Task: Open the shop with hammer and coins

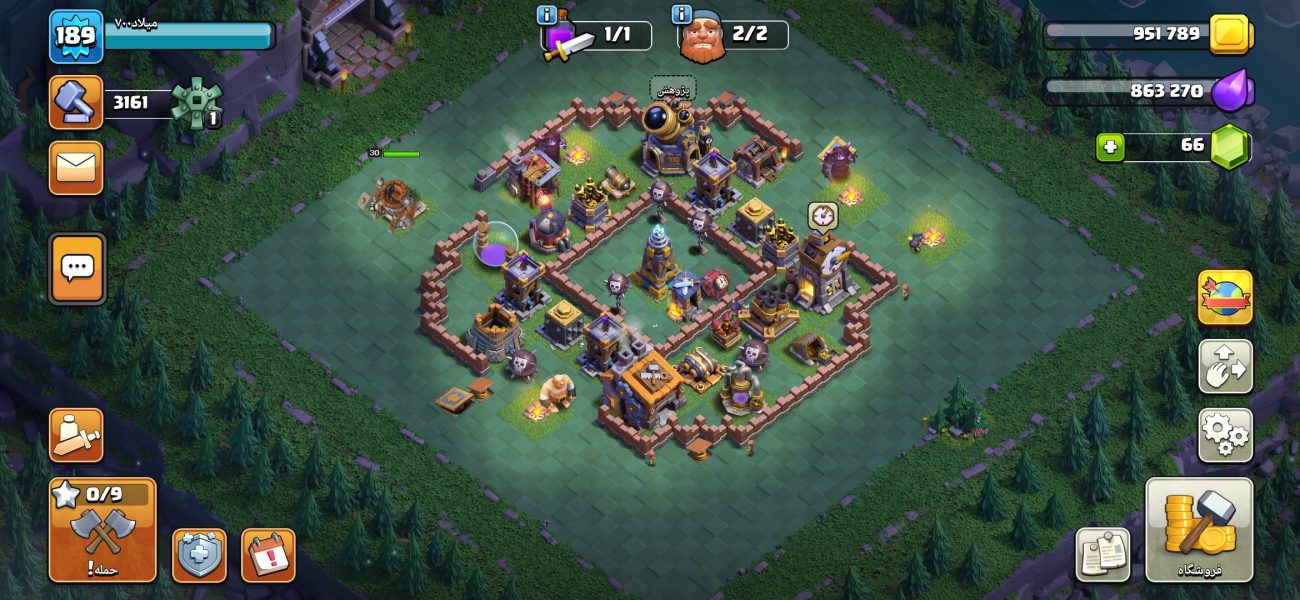Action: 1199,529
